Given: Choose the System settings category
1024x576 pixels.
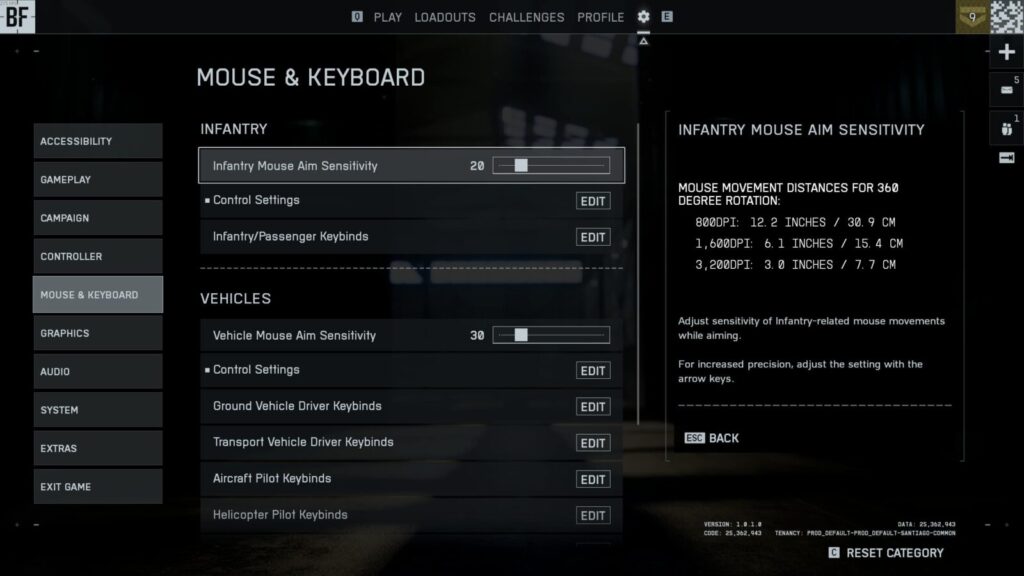Looking at the screenshot, I should [97, 410].
